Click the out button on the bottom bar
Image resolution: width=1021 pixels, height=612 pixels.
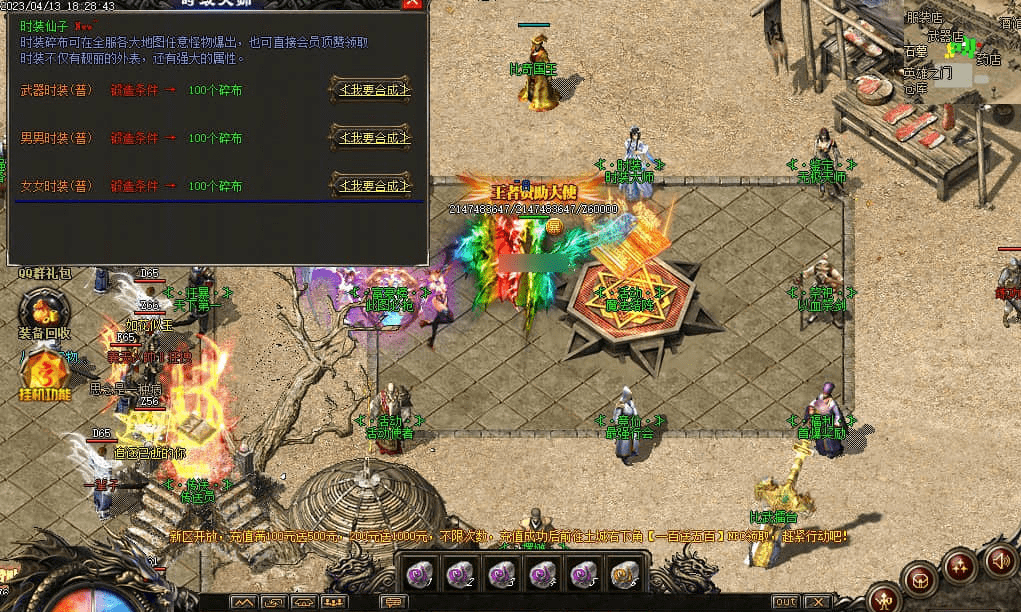[786, 602]
